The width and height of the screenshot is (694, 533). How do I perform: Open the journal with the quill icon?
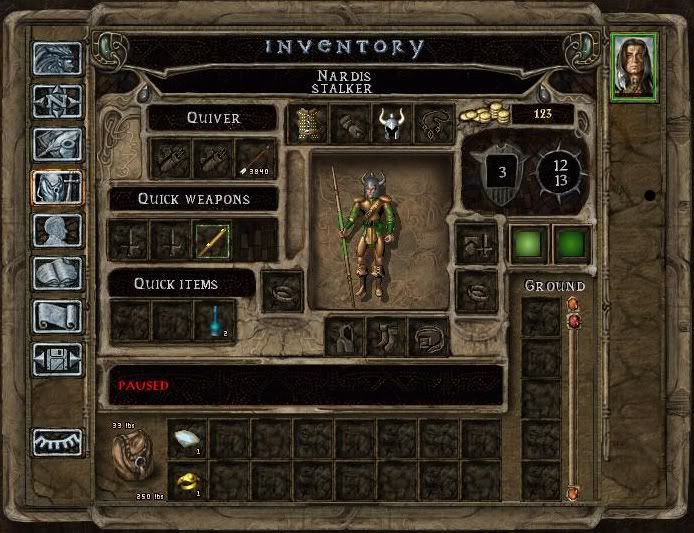57,144
